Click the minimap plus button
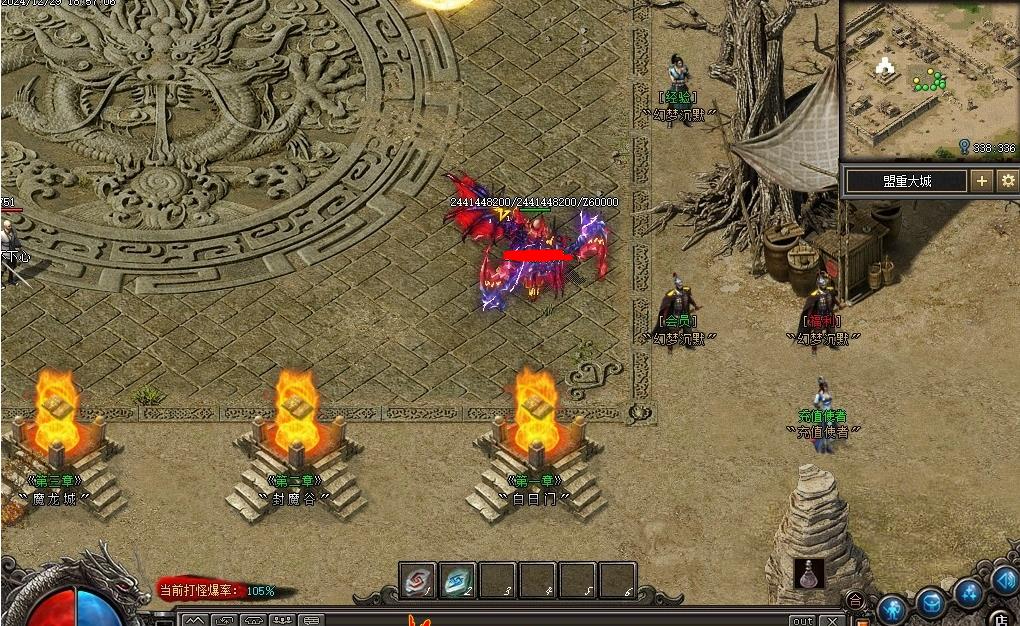This screenshot has width=1020, height=626. 982,181
